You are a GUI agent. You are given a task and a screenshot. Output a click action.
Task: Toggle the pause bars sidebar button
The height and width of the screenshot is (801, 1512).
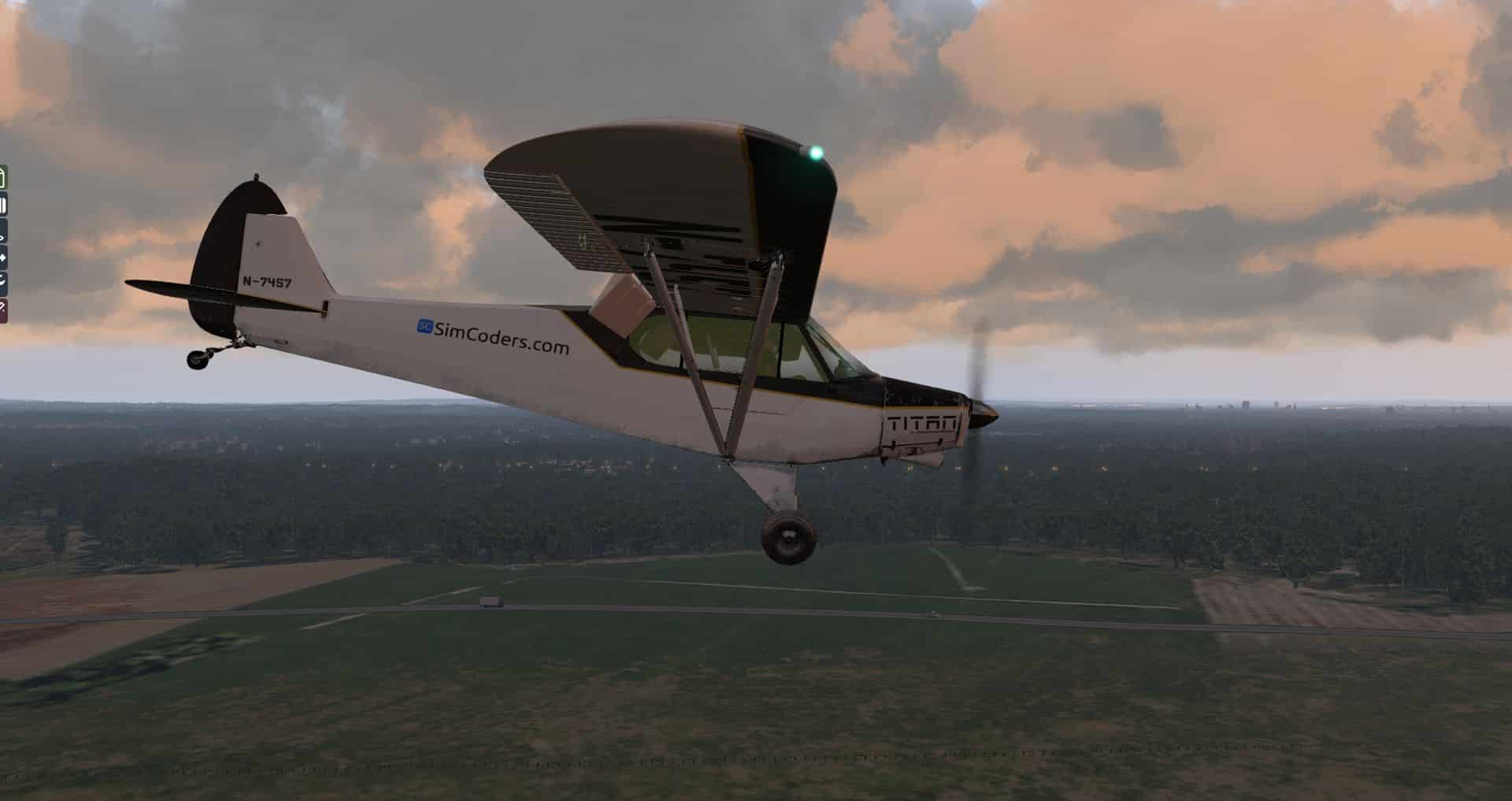pyautogui.click(x=2, y=206)
